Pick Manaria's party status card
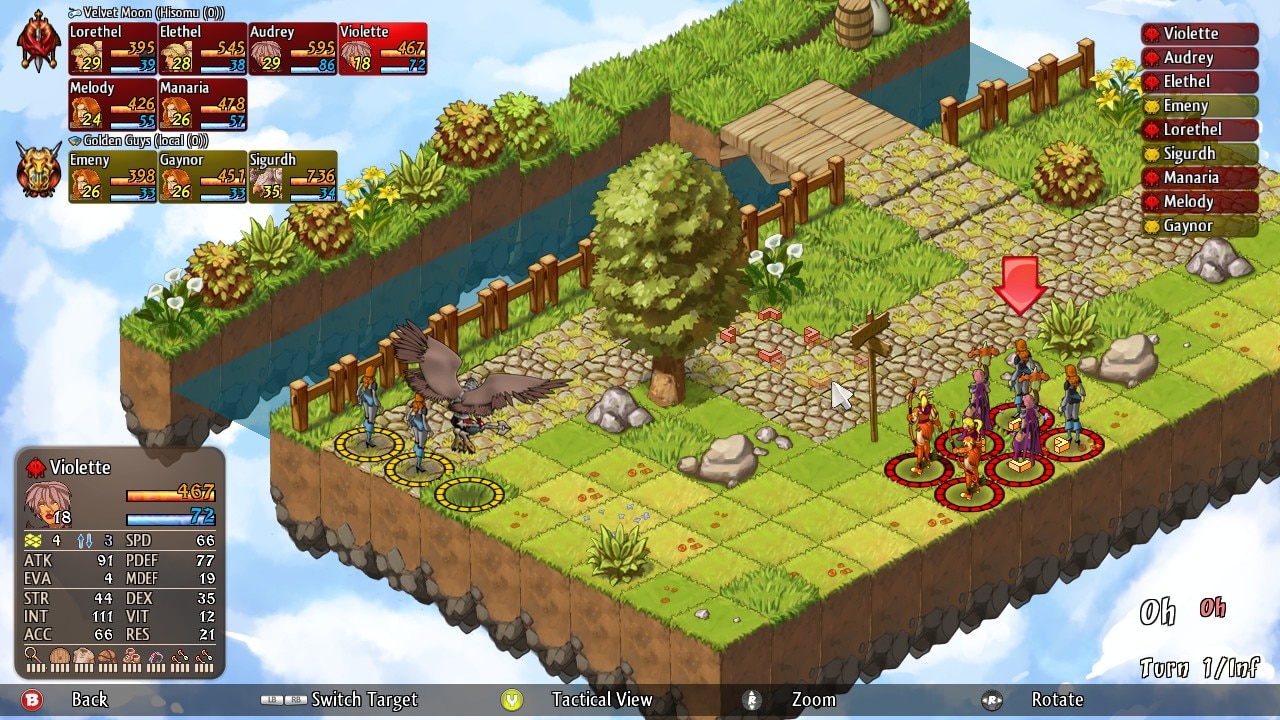The image size is (1280, 720). click(x=203, y=105)
